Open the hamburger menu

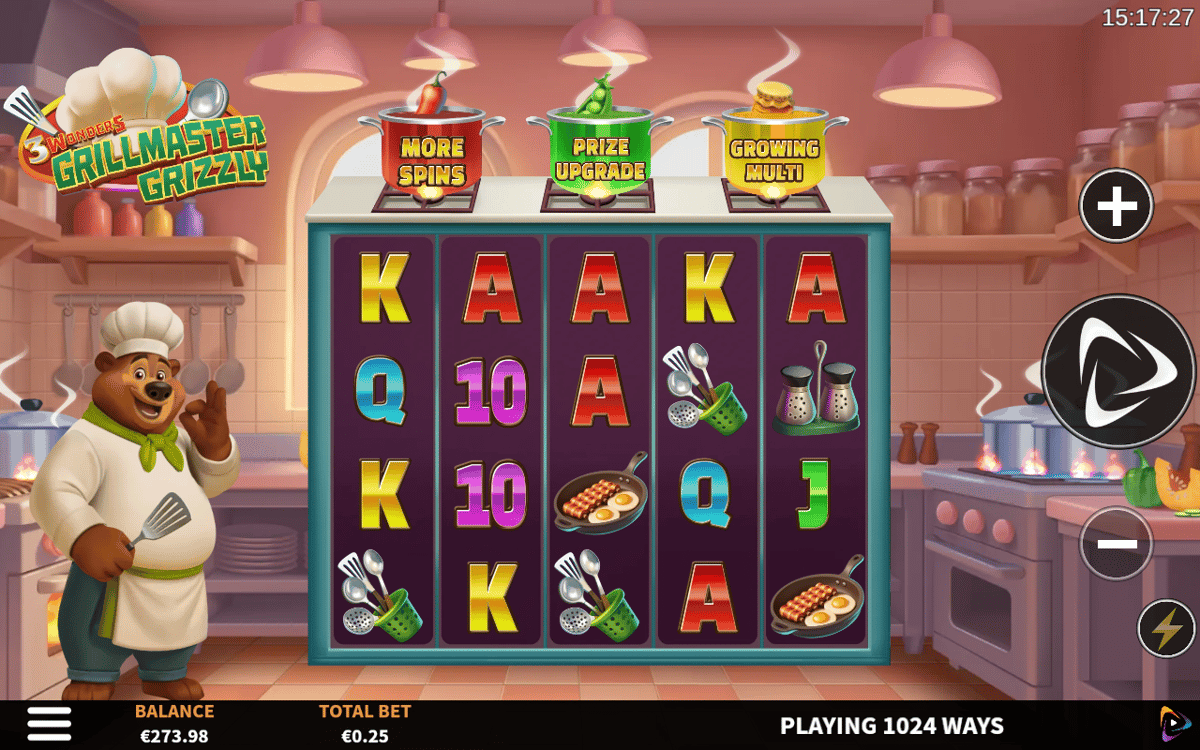[49, 724]
